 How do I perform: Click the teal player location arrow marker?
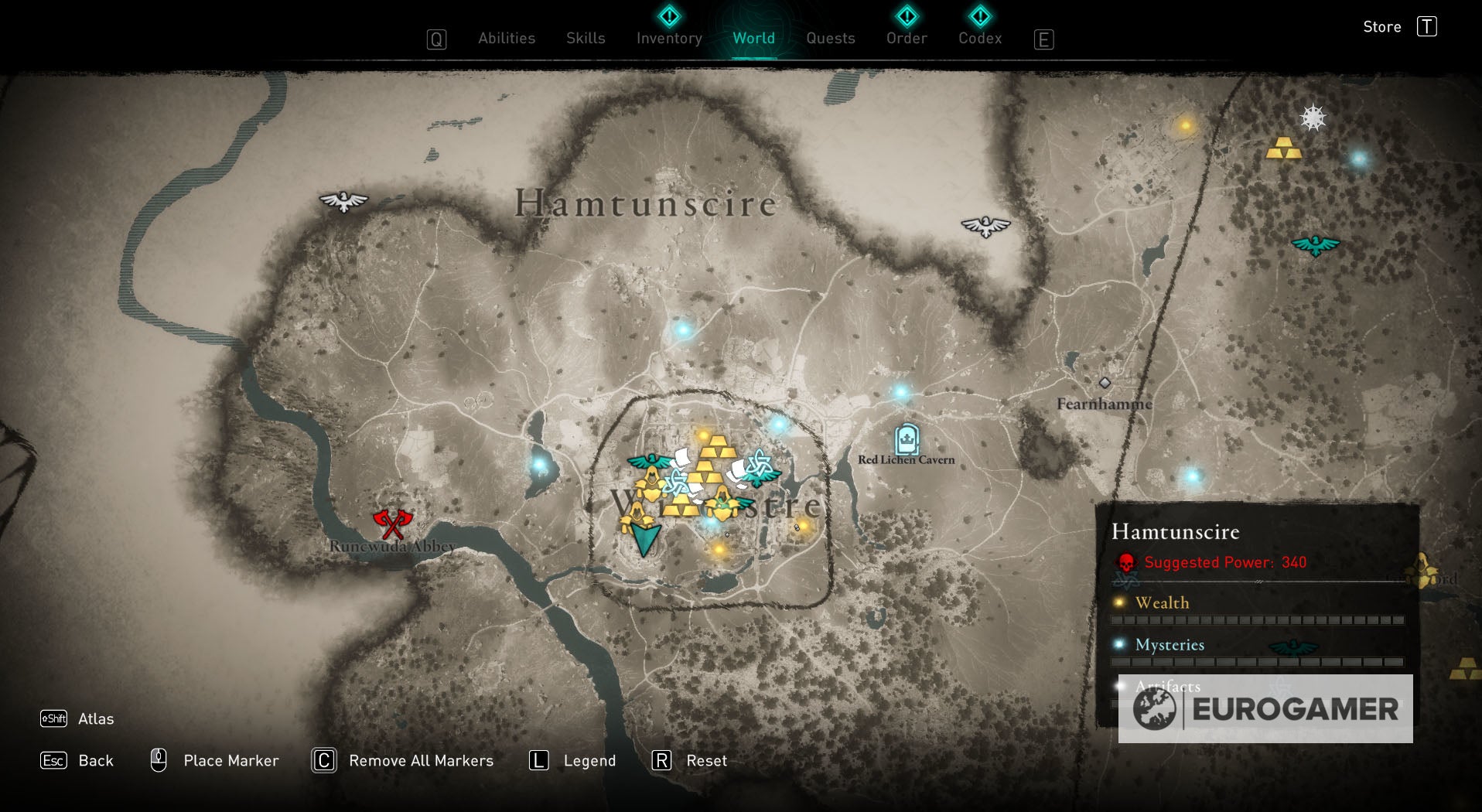(644, 535)
